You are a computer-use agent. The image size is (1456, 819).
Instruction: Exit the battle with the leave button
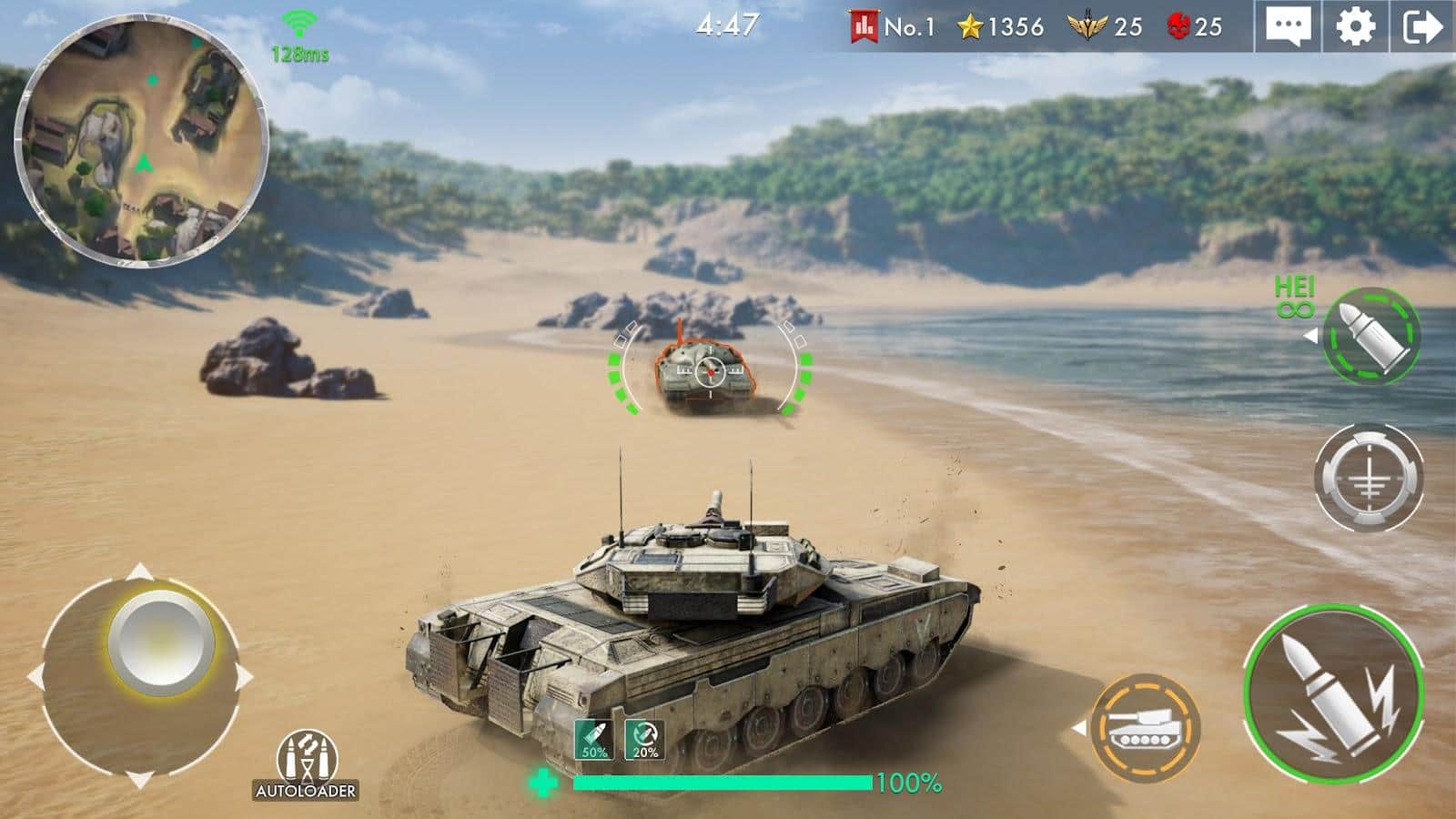click(x=1422, y=27)
